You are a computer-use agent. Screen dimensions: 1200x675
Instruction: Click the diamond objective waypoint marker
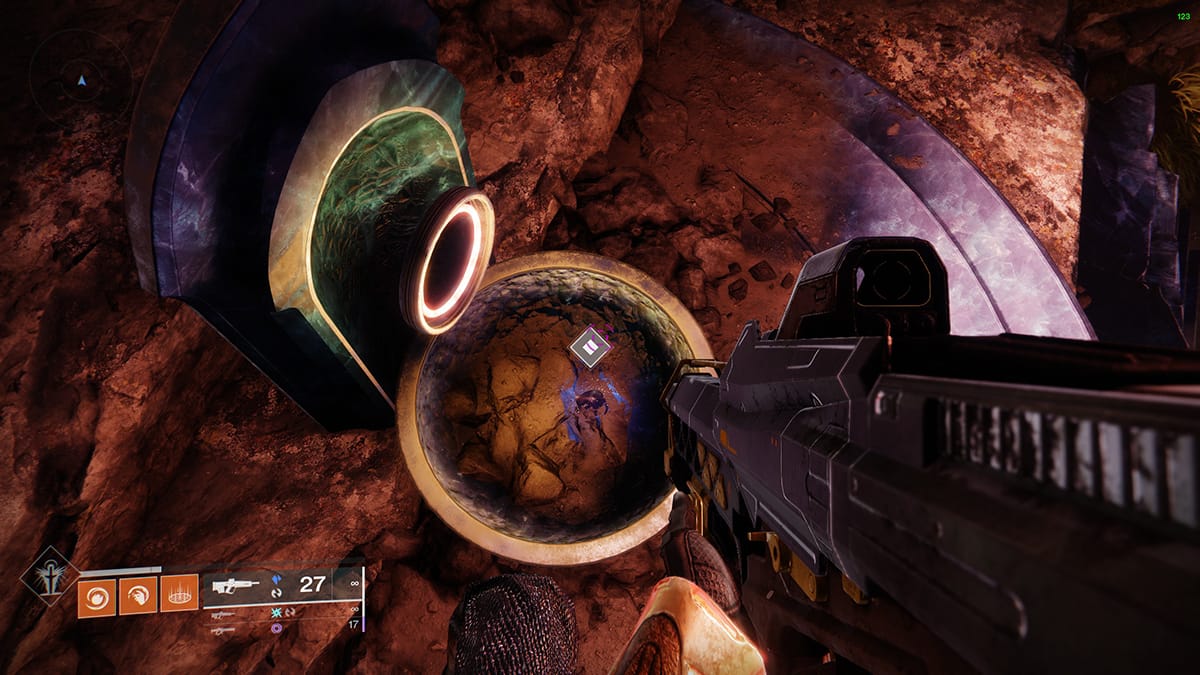pos(590,346)
